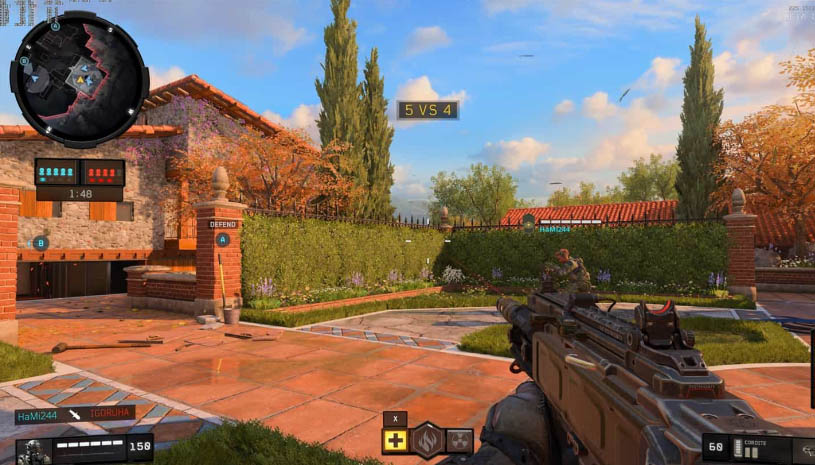815x465 pixels.
Task: Click the B objective marker
Action: click(41, 242)
